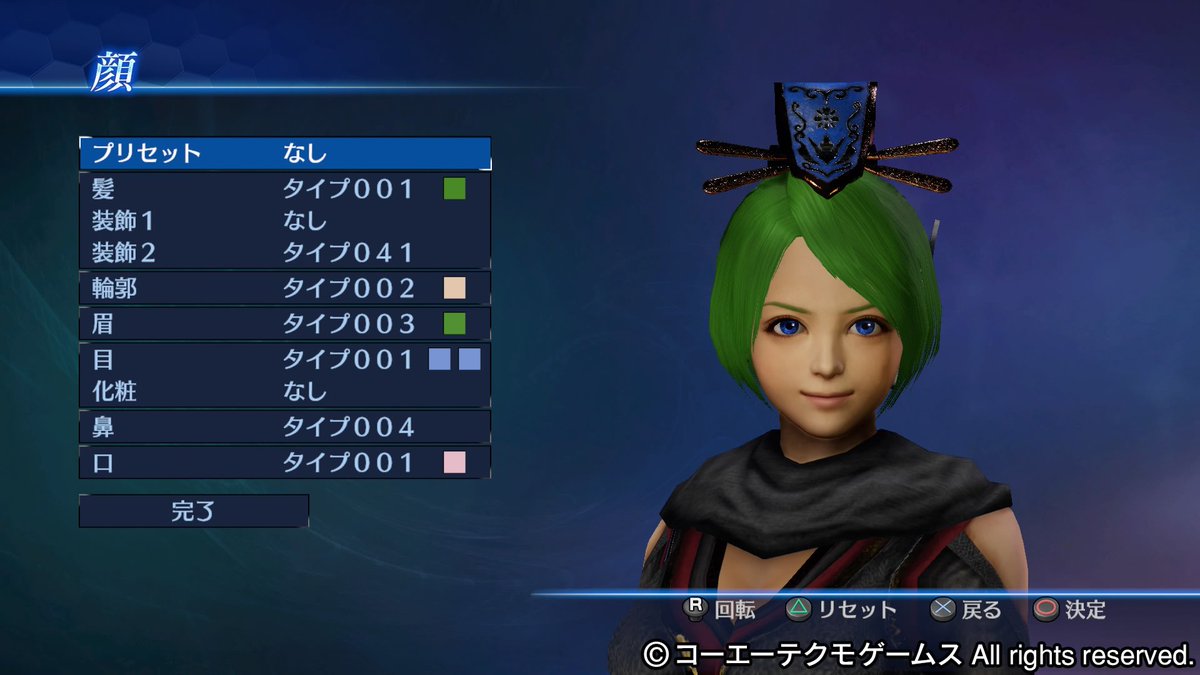Choose the 鼻 nose type row
1200x675 pixels.
[285, 427]
